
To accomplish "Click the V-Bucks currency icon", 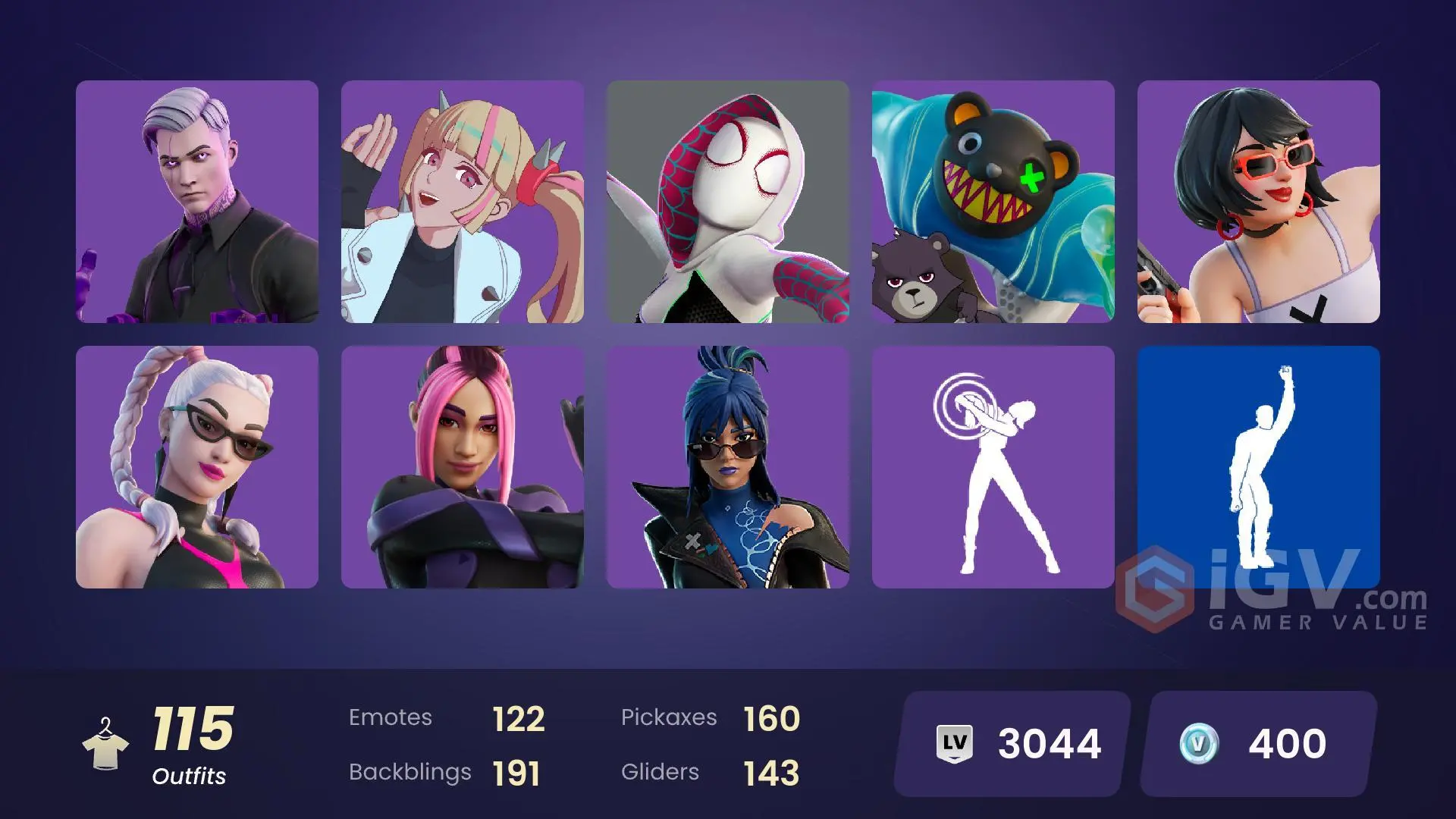I will point(1200,743).
